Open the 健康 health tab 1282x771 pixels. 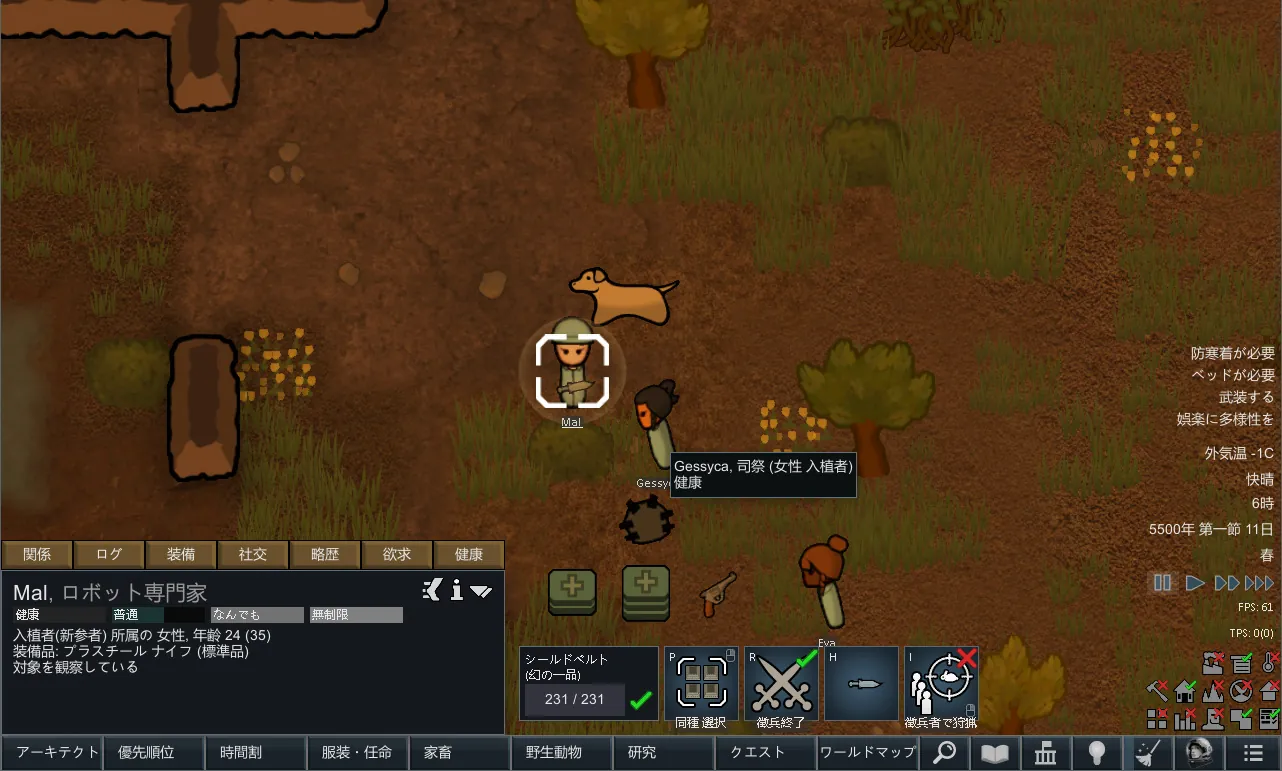pos(469,554)
